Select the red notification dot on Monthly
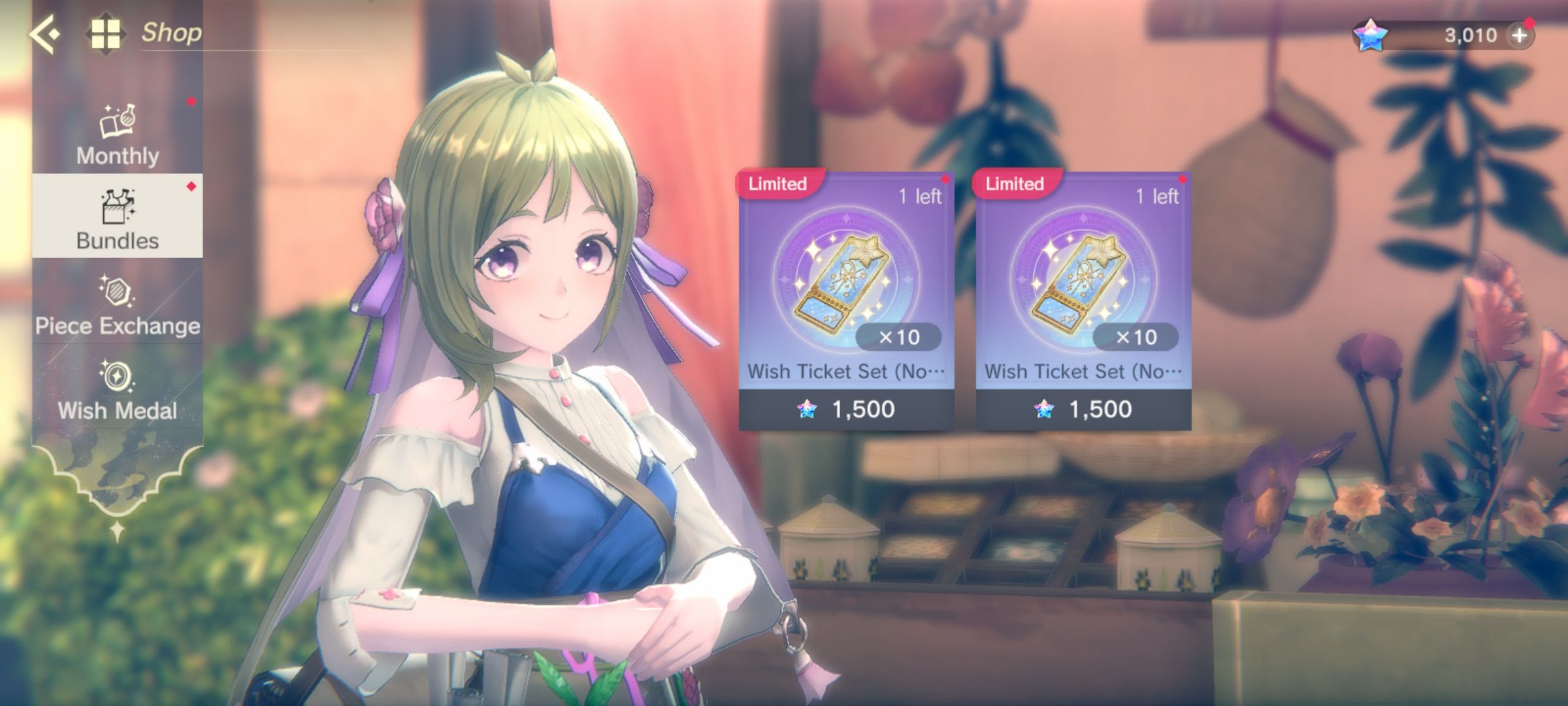This screenshot has width=1568, height=706. point(189,101)
